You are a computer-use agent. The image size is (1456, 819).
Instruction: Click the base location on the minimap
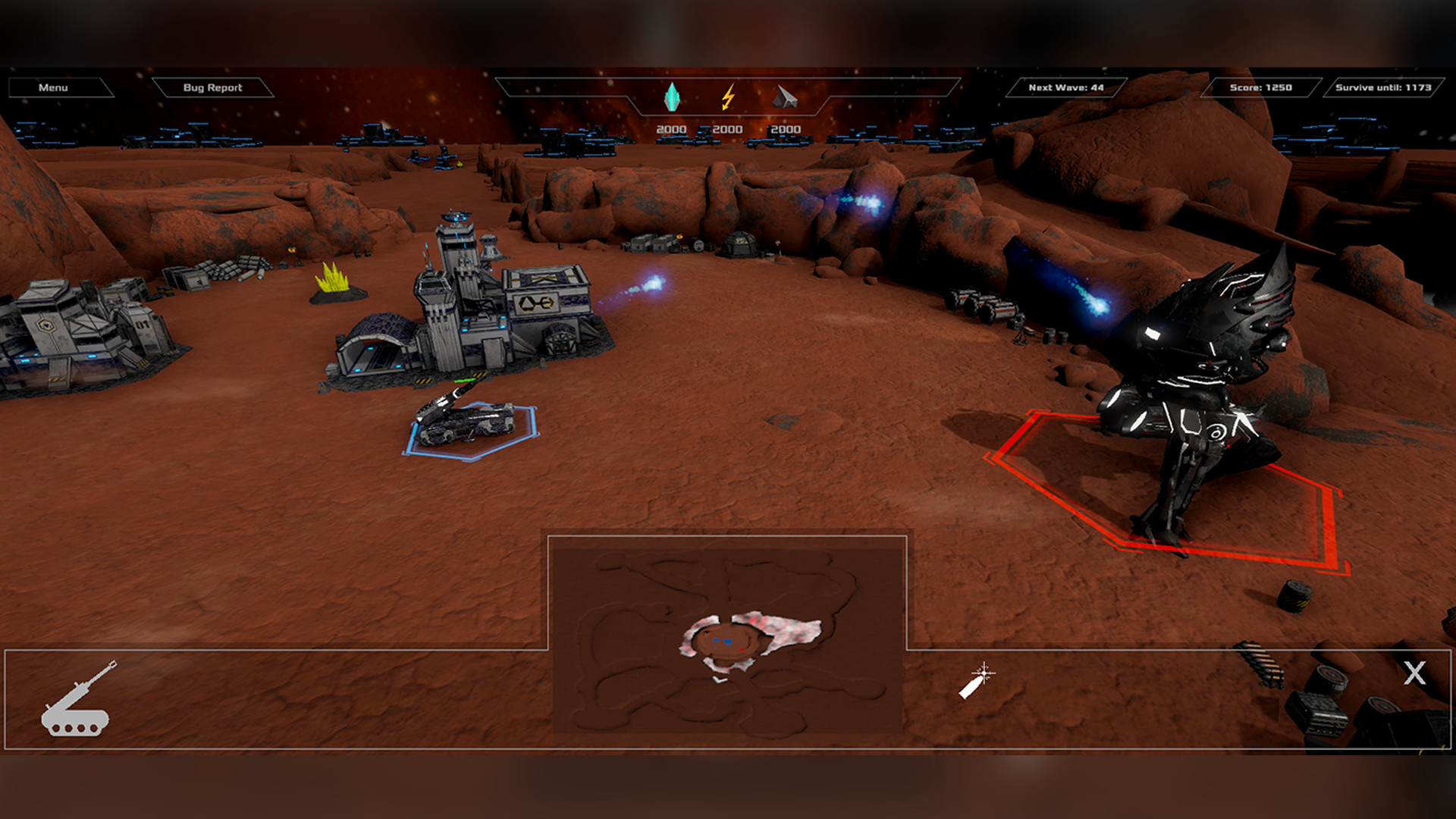[728, 642]
